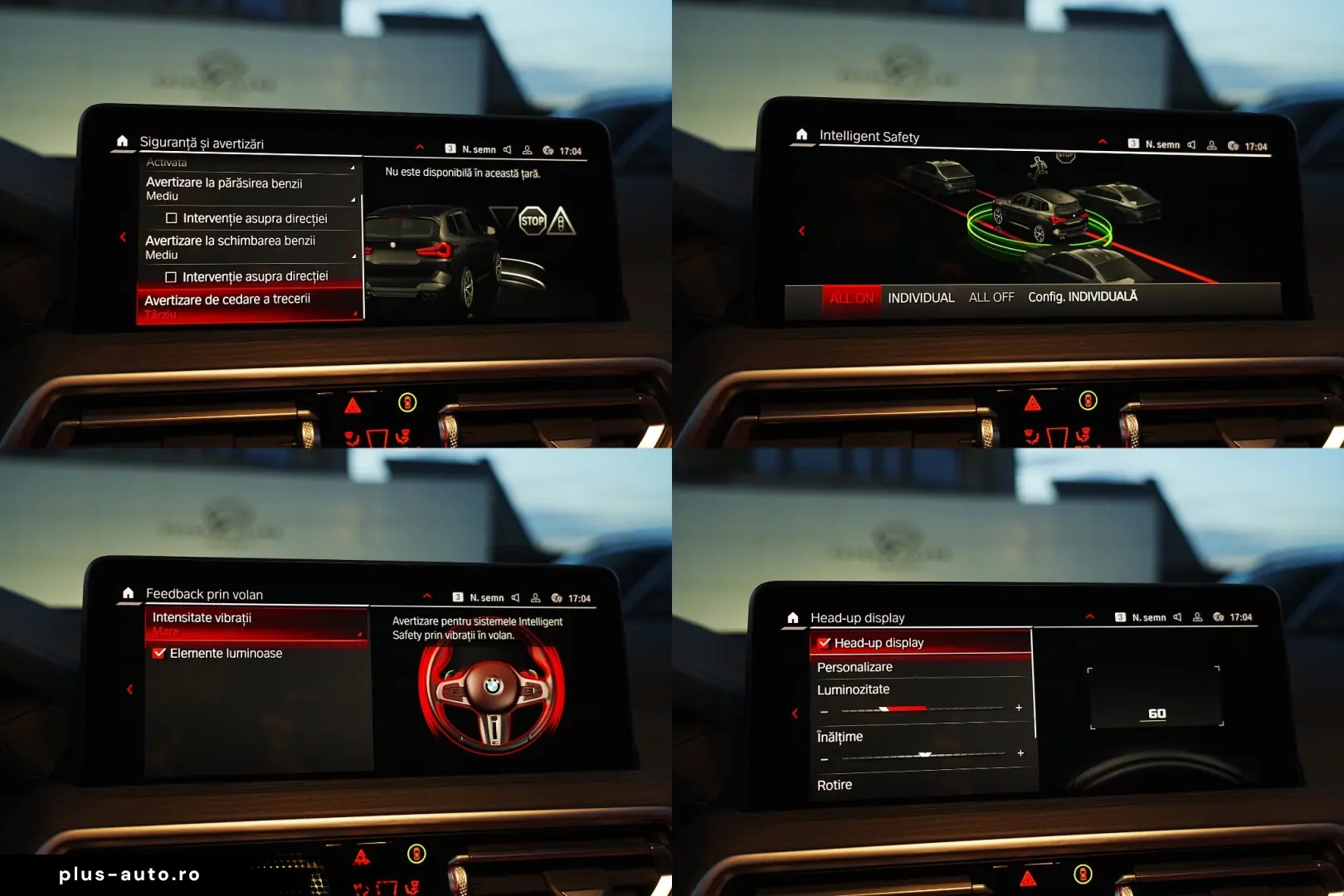Decrease Înălțime with the minus button

click(x=824, y=759)
